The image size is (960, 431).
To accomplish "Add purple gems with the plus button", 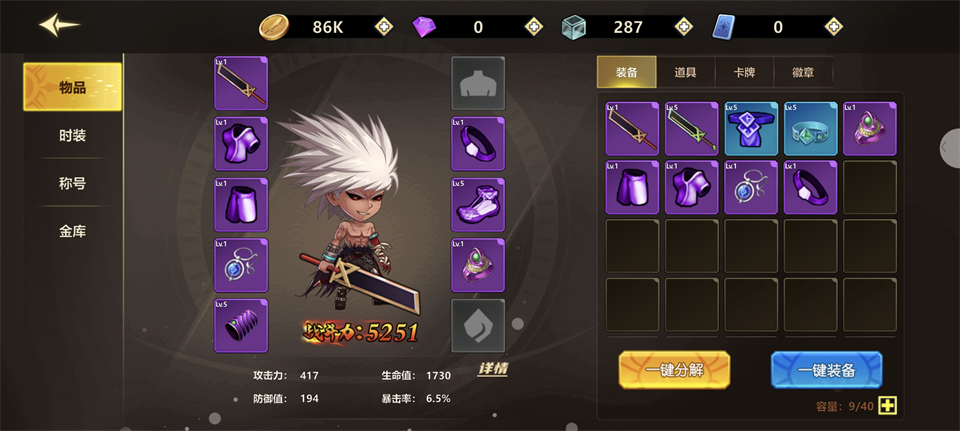I will point(534,27).
